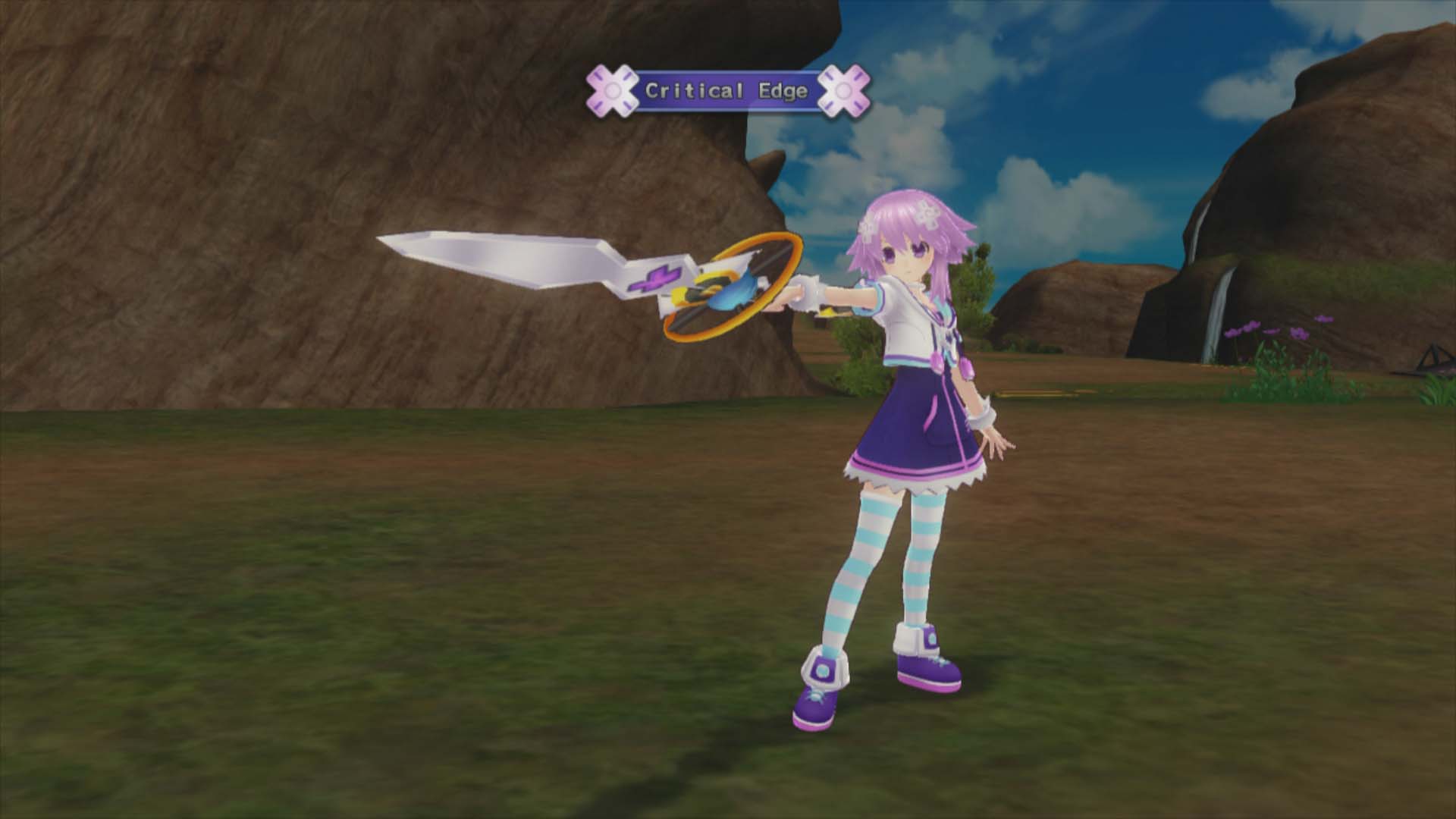Toggle the white wristband on her extended arm
Screen dimensions: 1456x819
[805, 293]
